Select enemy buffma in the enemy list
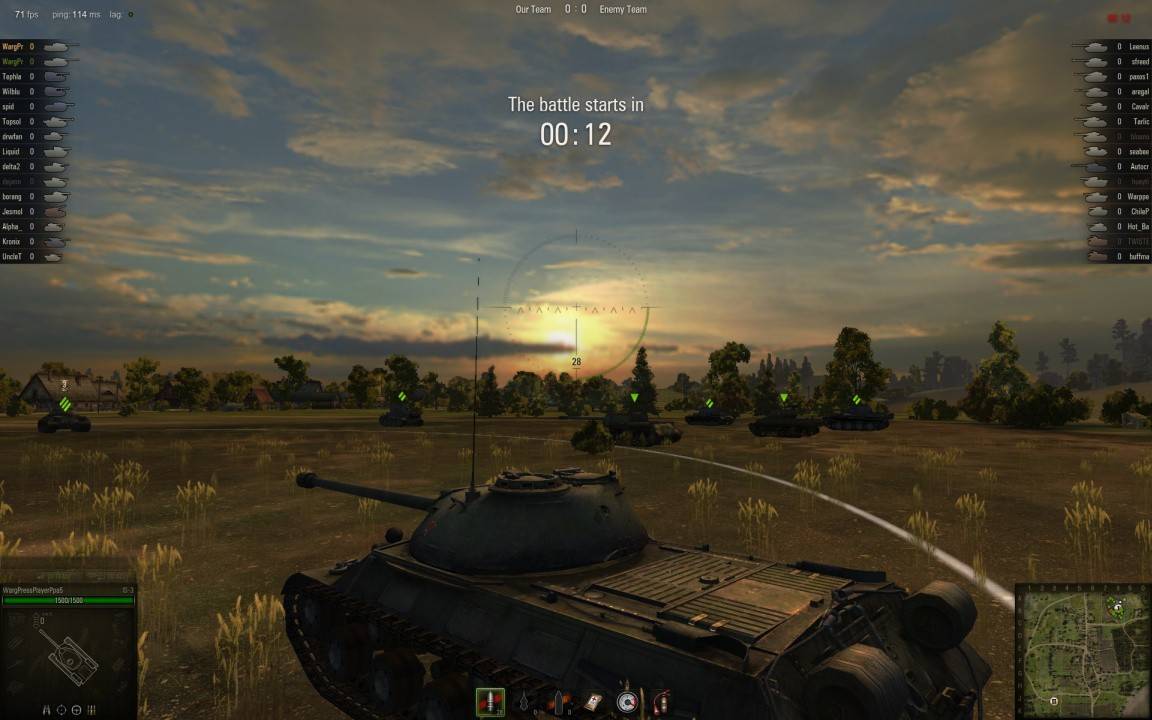The image size is (1152, 720). tap(1138, 256)
